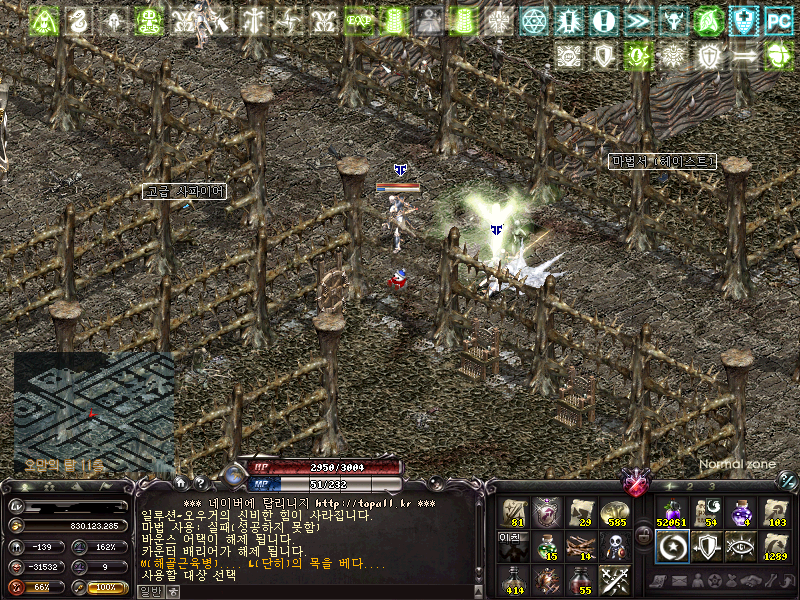
Task: Select the gold coin slot showing 585
Action: (614, 513)
